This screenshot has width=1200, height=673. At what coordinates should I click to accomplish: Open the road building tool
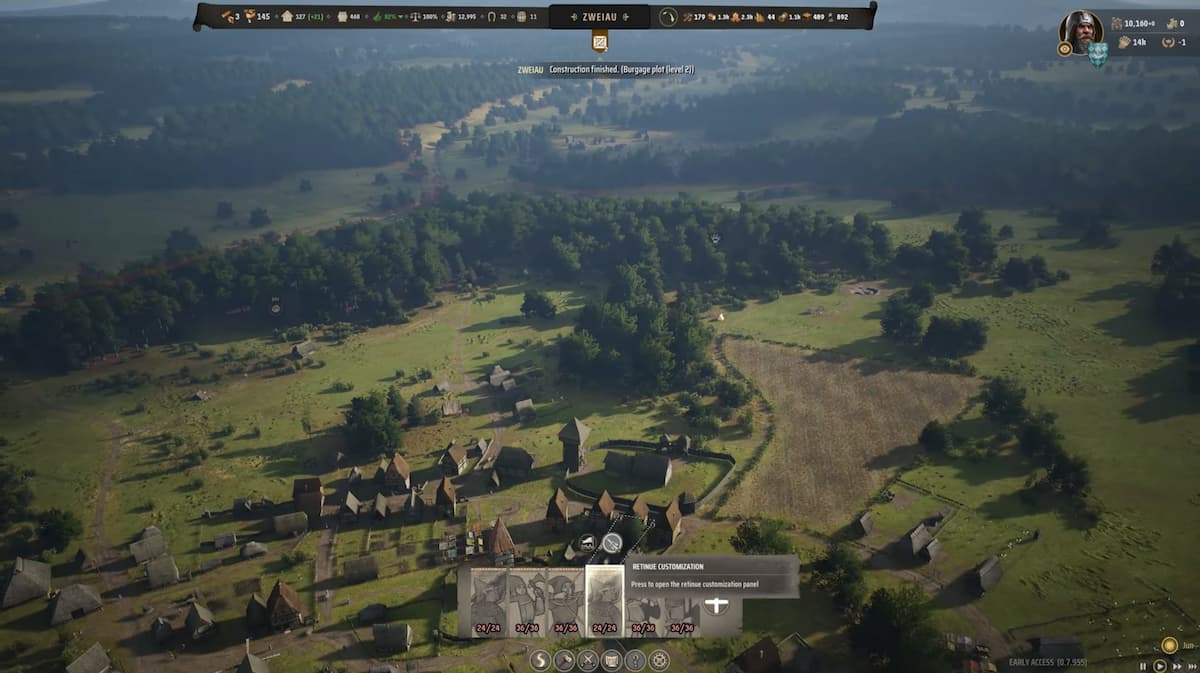click(x=540, y=660)
